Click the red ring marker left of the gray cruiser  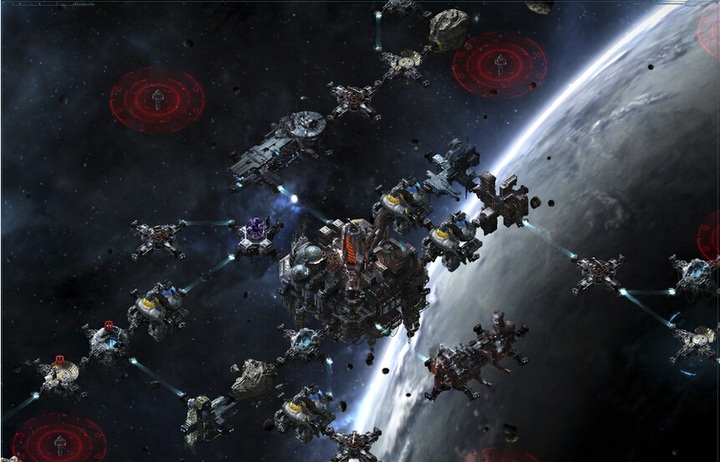point(157,99)
